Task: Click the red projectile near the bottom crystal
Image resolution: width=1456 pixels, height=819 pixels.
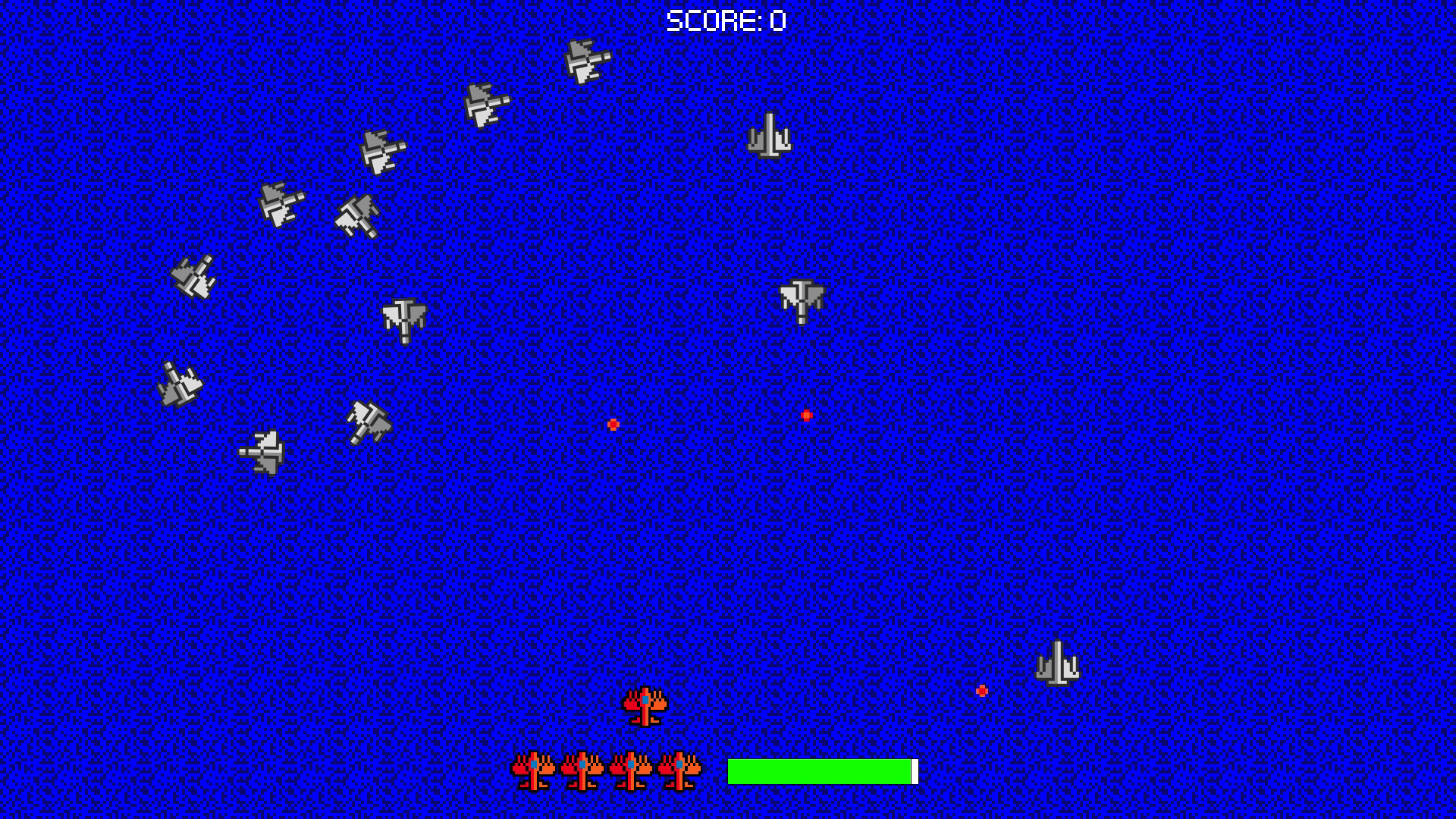Action: point(983,690)
